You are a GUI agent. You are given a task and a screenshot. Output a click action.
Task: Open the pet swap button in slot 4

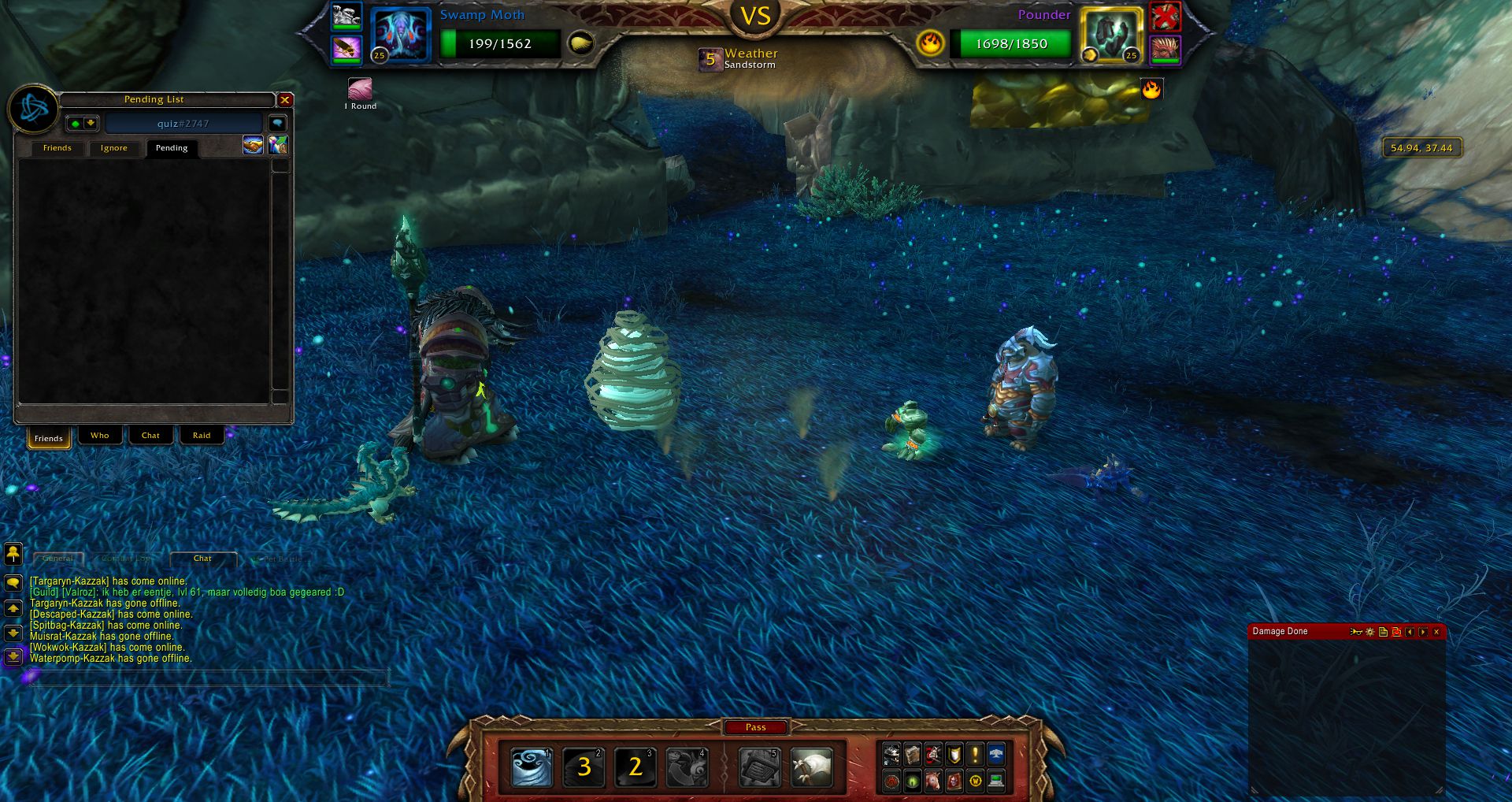click(686, 767)
